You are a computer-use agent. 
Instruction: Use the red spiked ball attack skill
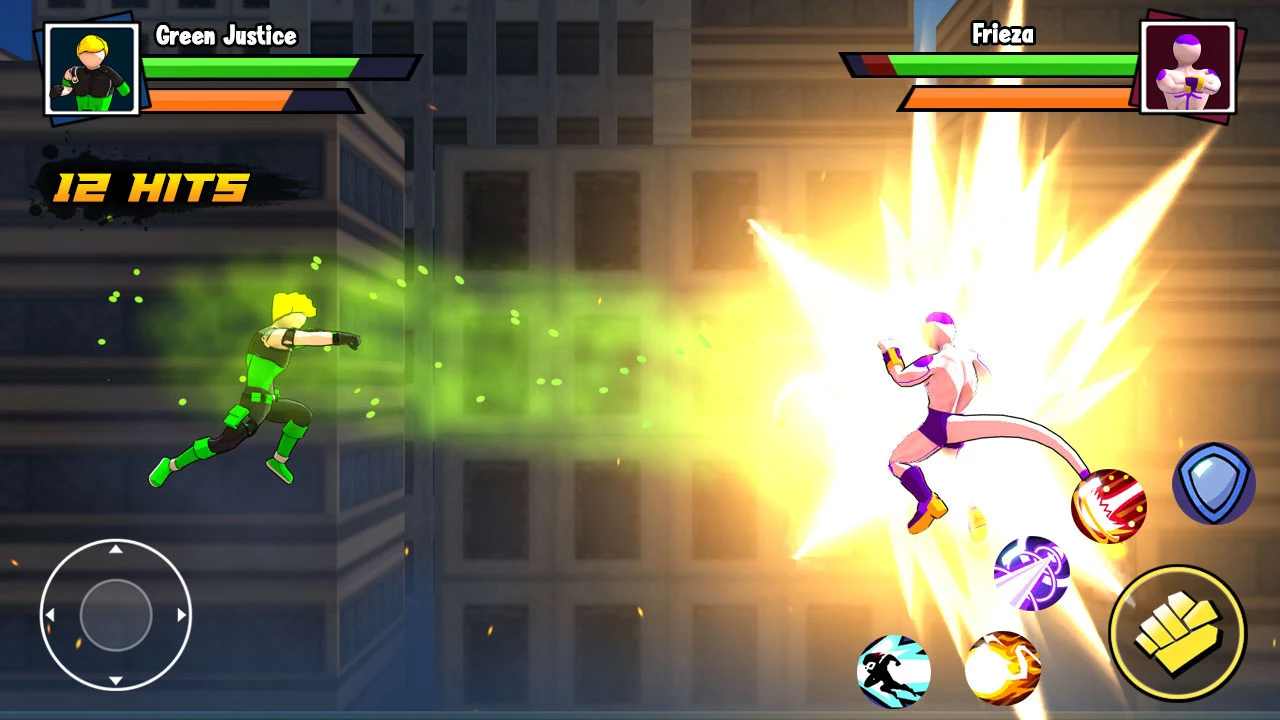1107,506
